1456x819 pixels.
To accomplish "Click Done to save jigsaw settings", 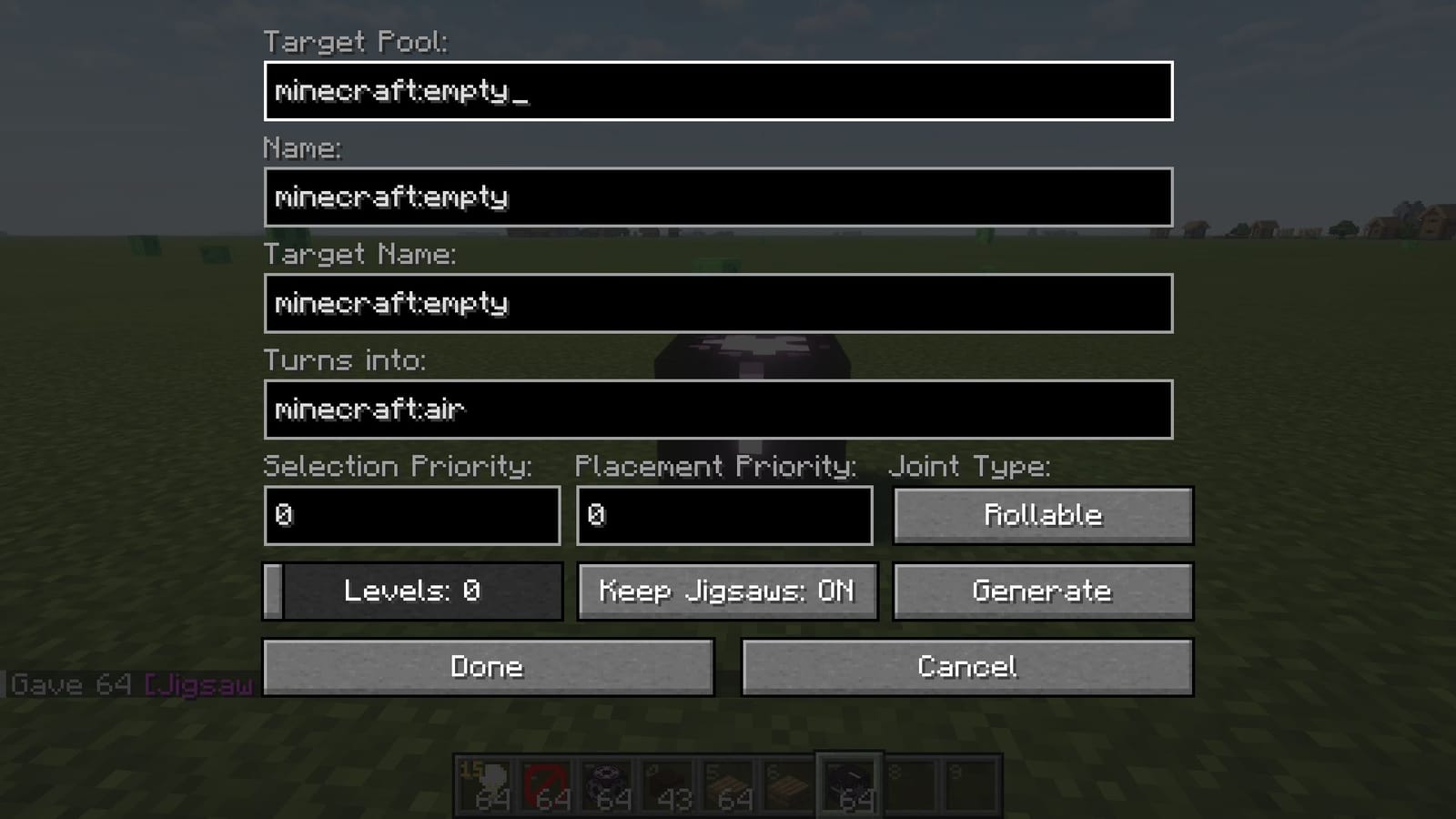I will coord(488,666).
